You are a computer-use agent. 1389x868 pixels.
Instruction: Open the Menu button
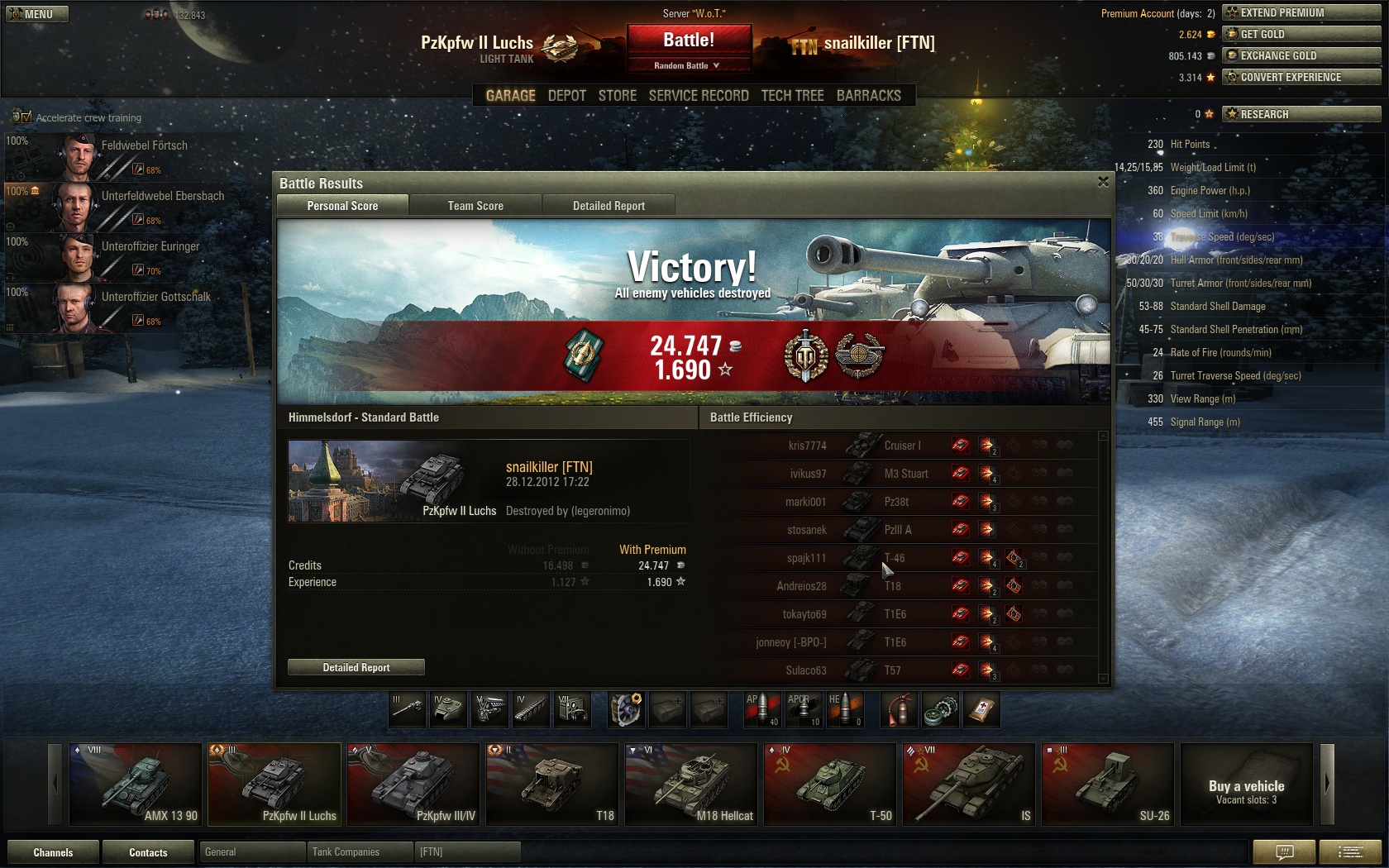click(37, 14)
